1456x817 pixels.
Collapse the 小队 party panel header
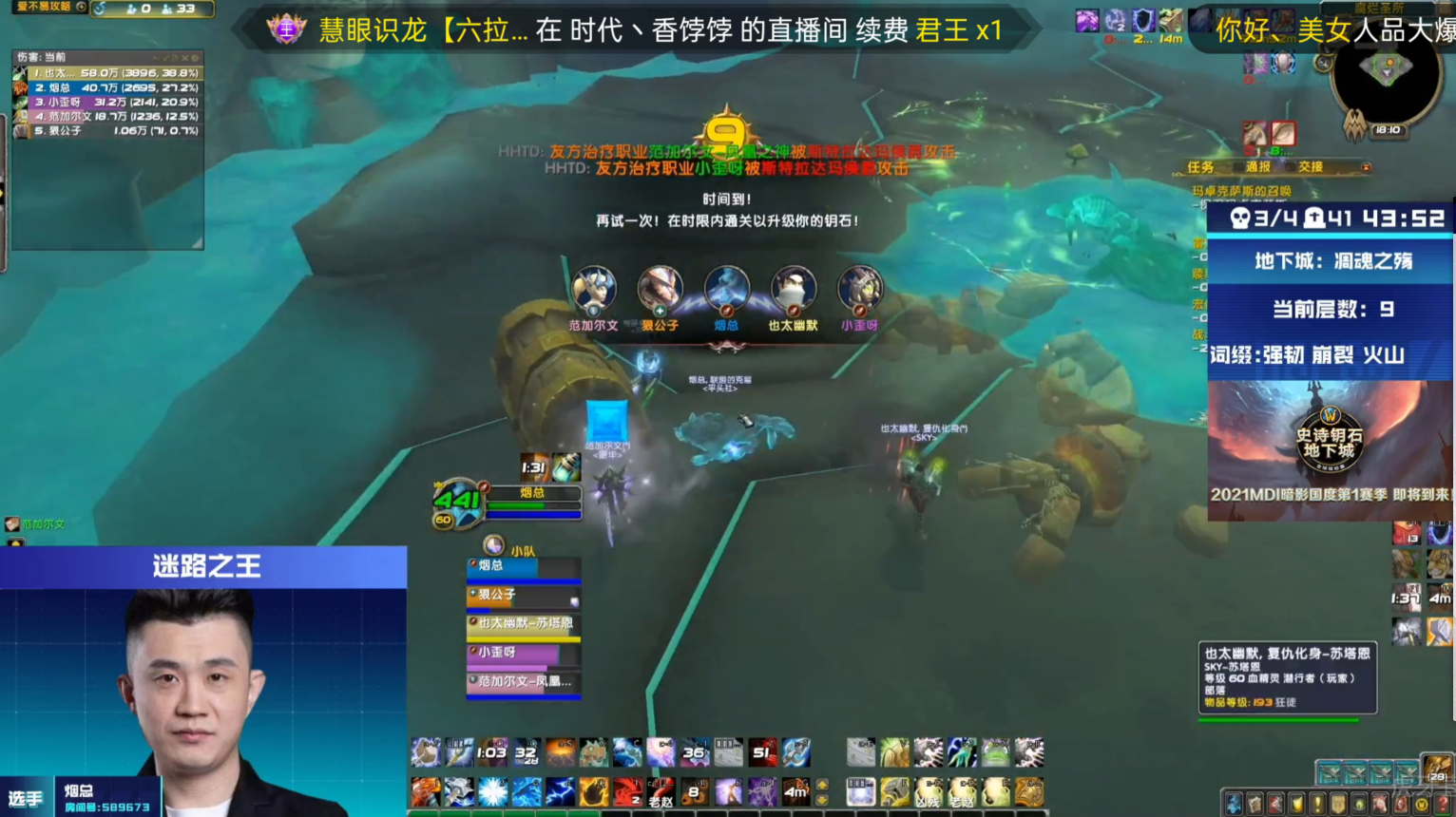[x=495, y=545]
